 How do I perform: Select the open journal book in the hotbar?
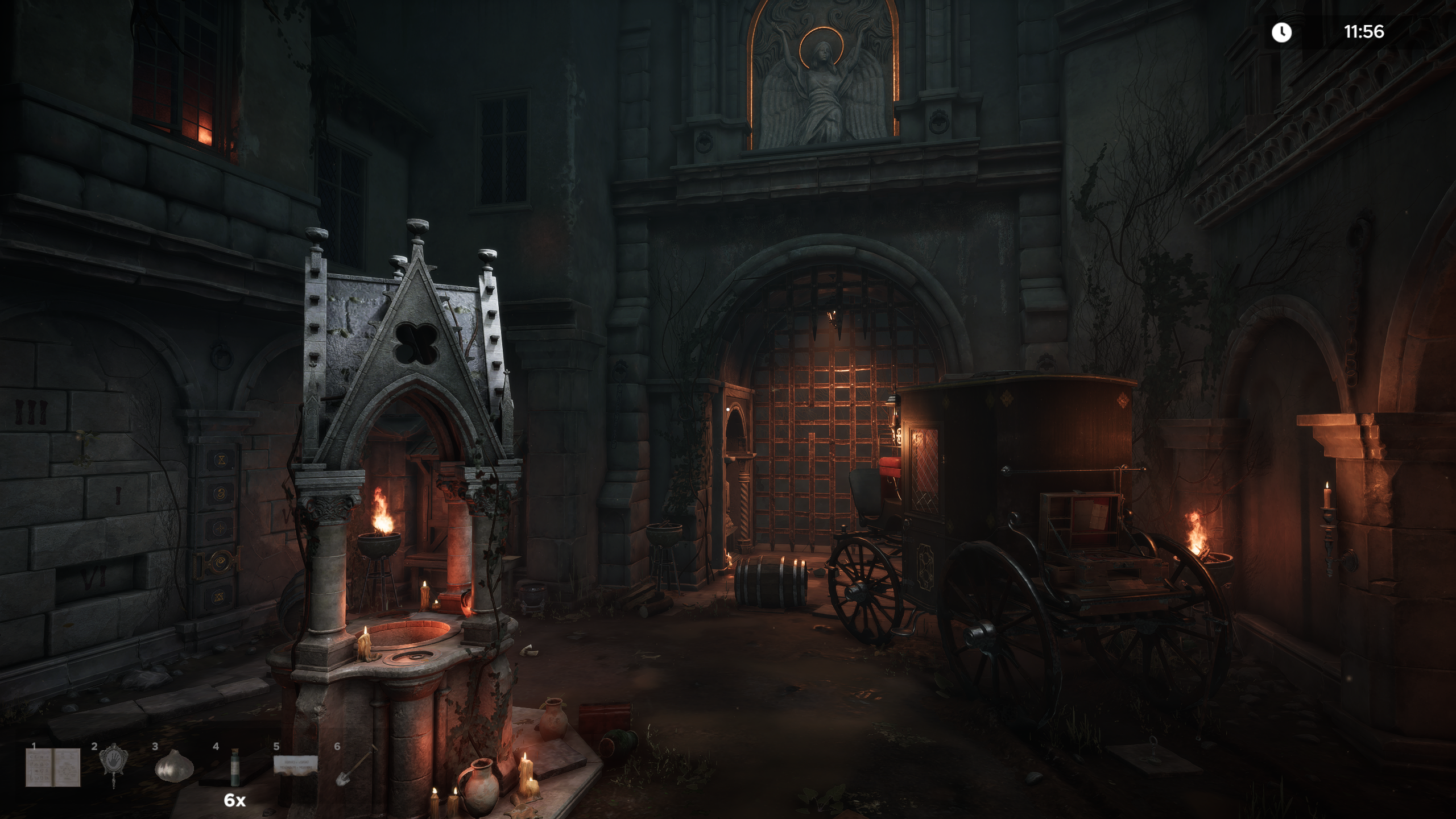(x=53, y=768)
